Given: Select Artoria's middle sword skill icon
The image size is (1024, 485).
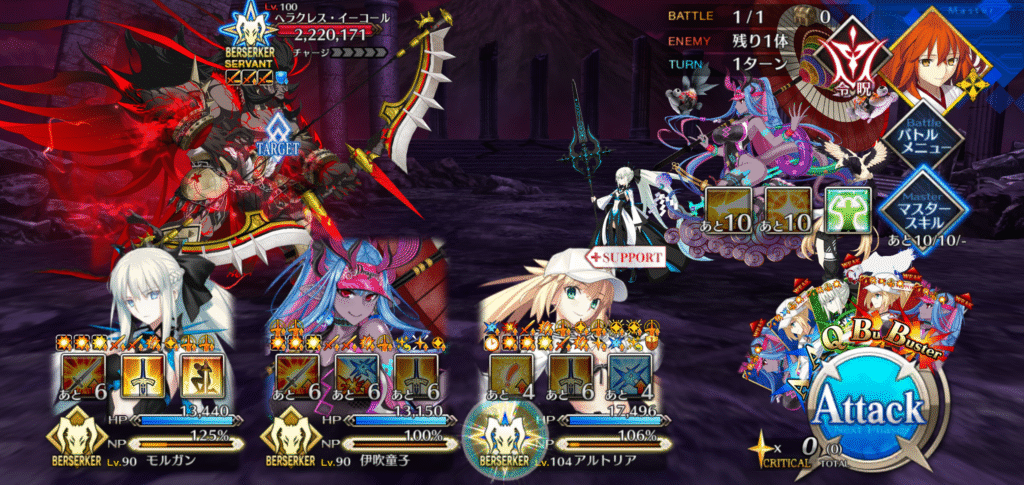Looking at the screenshot, I should [x=571, y=377].
